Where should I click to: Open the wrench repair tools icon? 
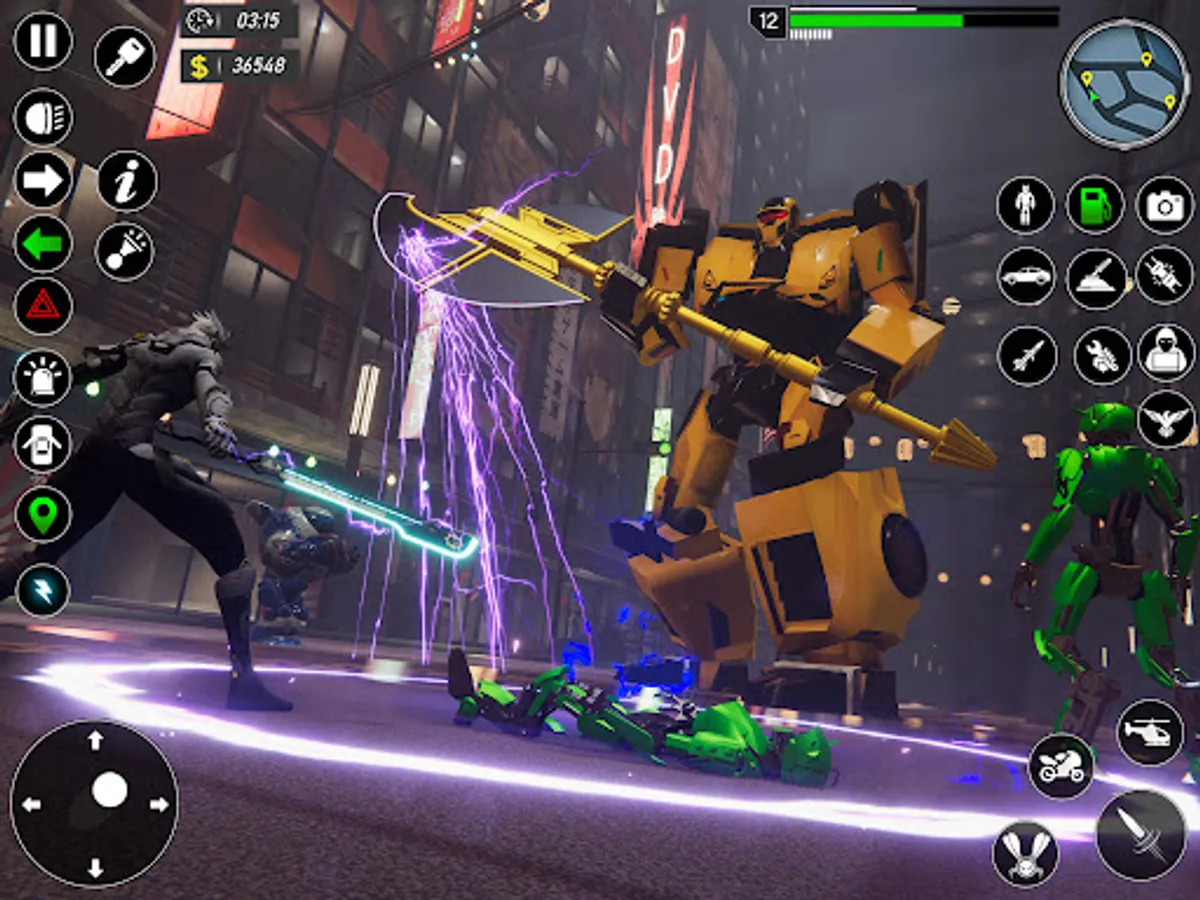[x=1102, y=355]
